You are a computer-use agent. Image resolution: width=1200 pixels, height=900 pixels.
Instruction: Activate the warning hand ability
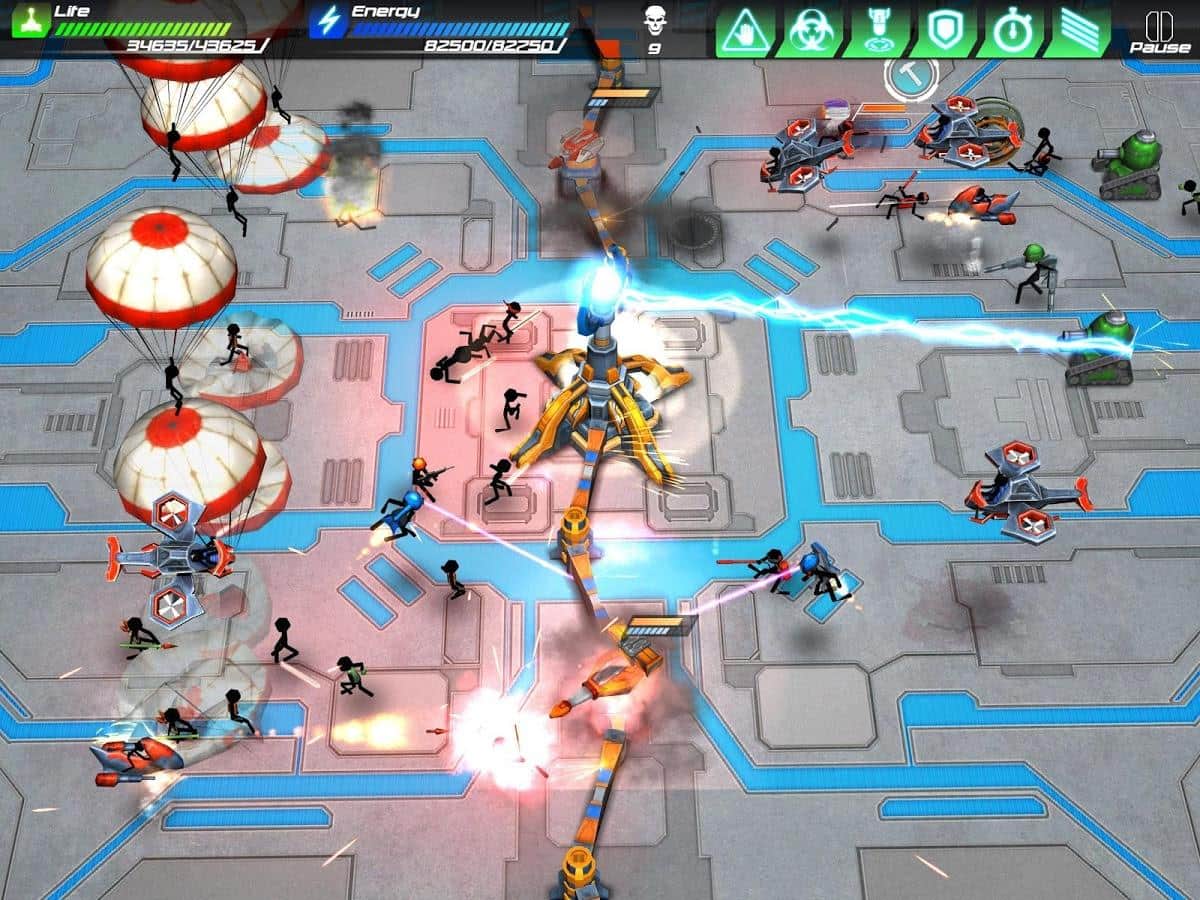[x=745, y=31]
